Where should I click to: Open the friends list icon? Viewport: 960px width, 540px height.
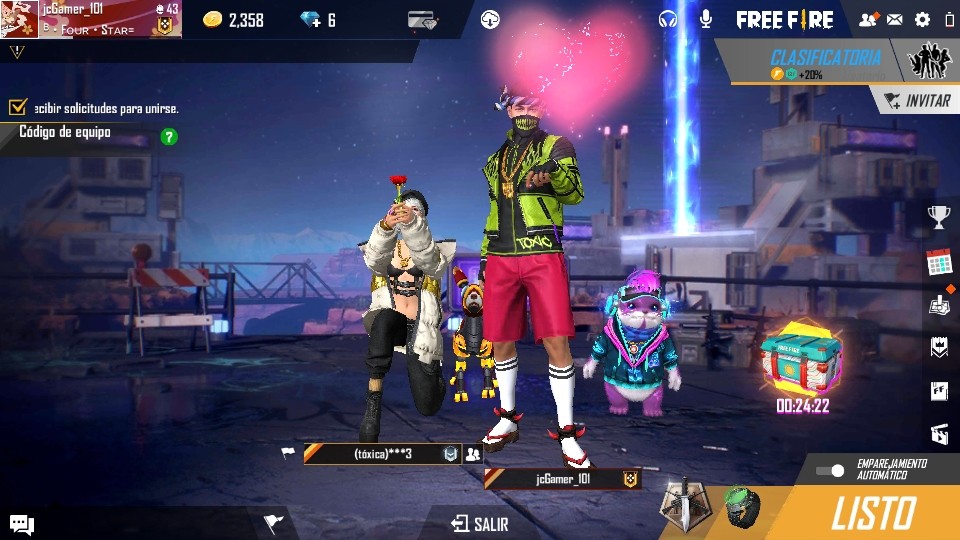click(867, 19)
